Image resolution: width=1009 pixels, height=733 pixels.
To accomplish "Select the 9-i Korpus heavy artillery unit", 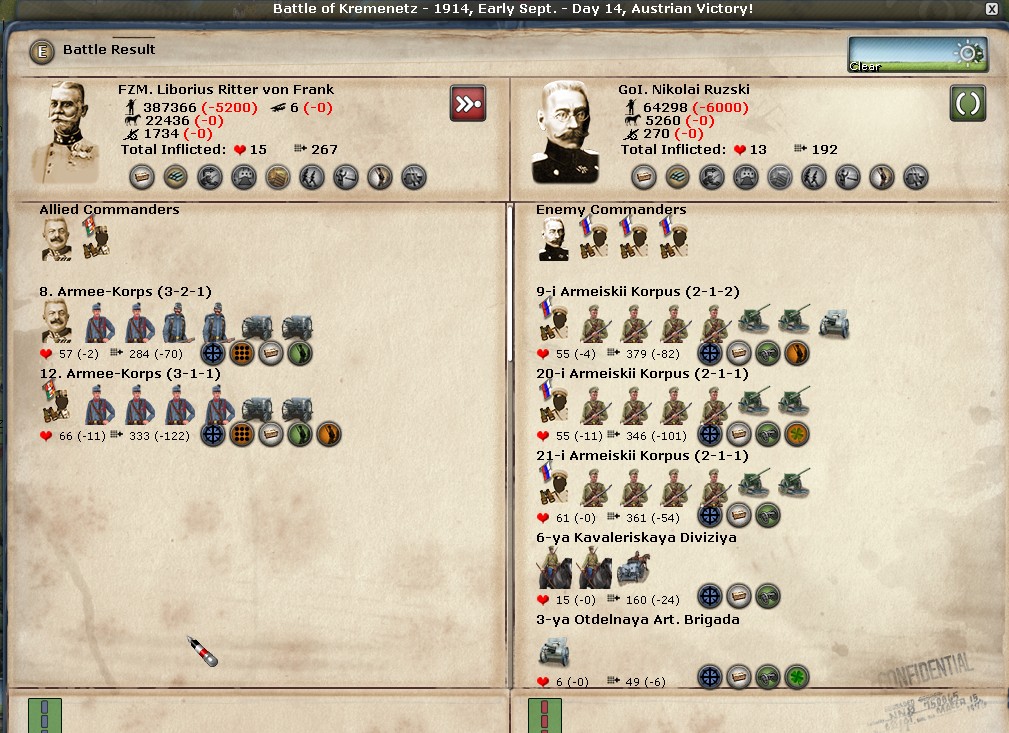I will pos(834,322).
